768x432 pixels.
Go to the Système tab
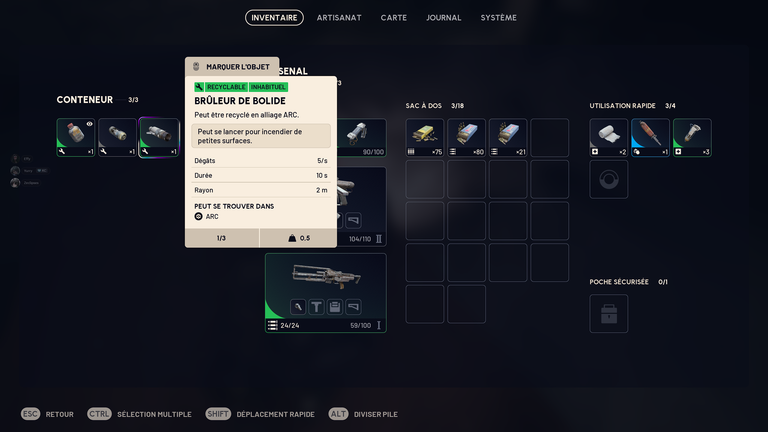[x=498, y=18]
